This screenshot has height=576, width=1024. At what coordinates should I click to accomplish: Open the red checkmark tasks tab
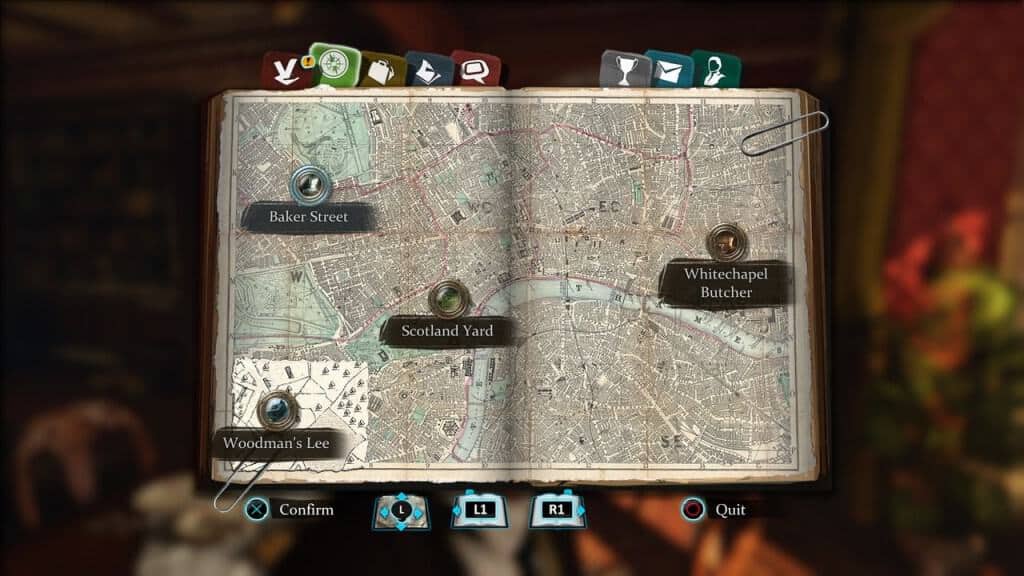click(282, 71)
